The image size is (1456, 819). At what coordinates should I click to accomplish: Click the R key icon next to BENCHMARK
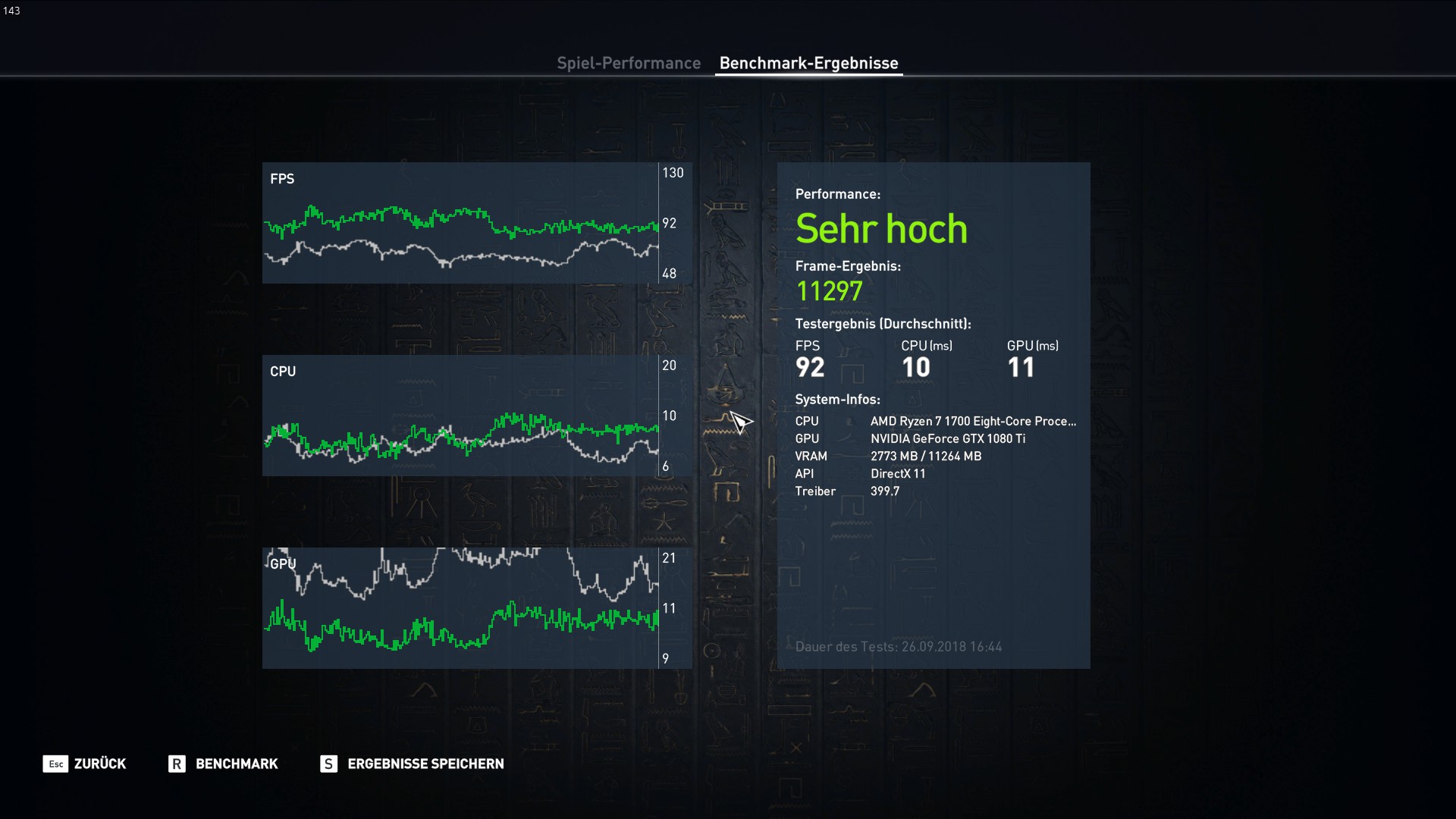(177, 764)
